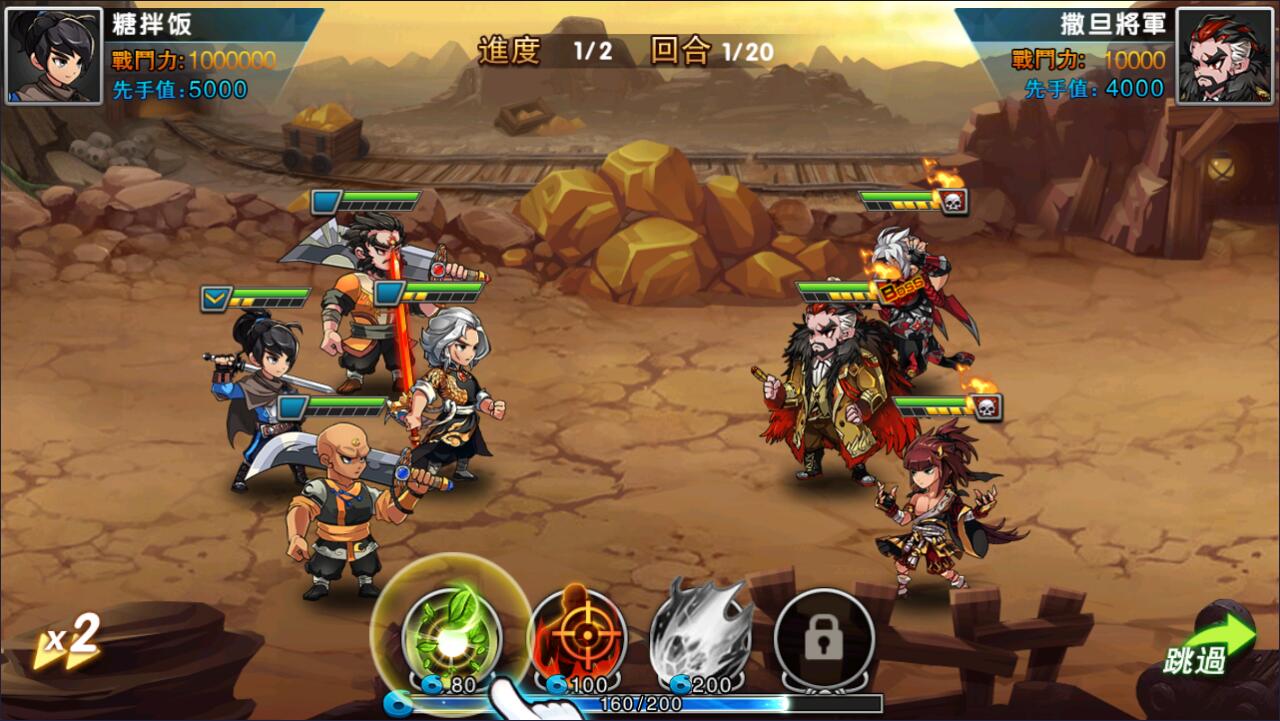Open player 糖拌饭 avatar portrait
1280x721 pixels.
(54, 56)
